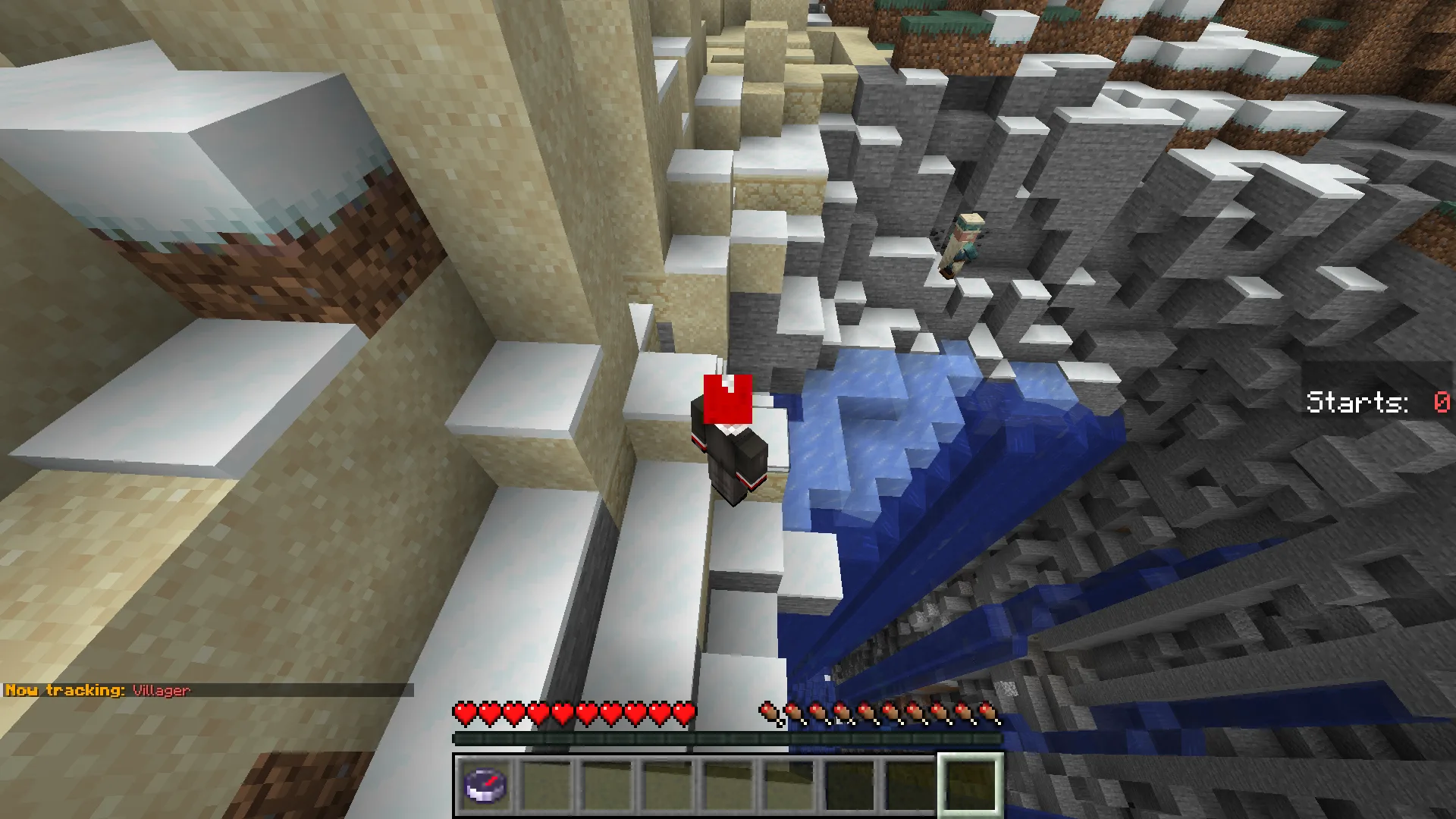The image size is (1456, 819).
Task: Select the currently highlighted ninth hotbar slot
Action: (971, 786)
